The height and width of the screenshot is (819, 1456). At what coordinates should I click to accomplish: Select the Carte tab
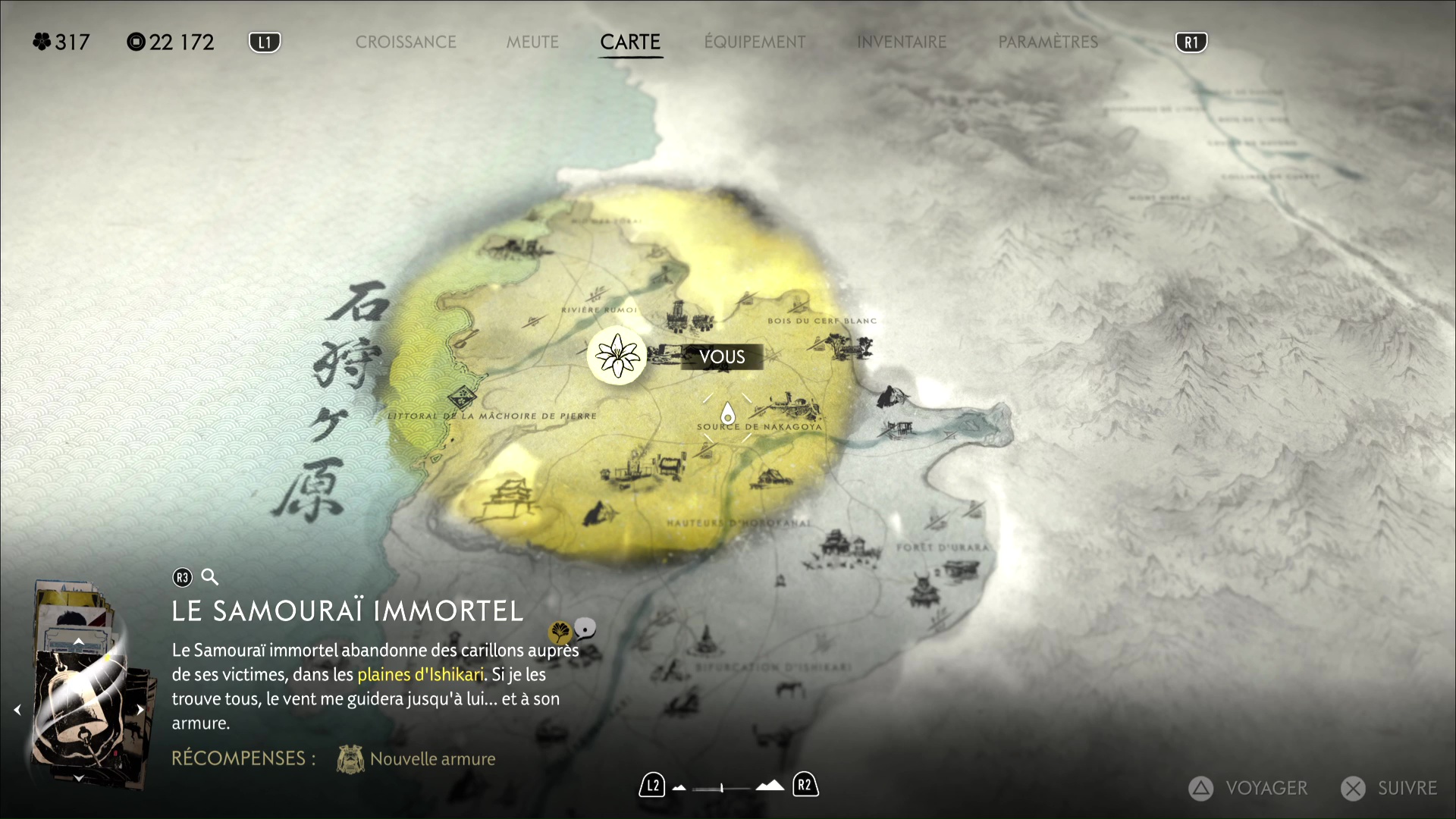pyautogui.click(x=630, y=42)
